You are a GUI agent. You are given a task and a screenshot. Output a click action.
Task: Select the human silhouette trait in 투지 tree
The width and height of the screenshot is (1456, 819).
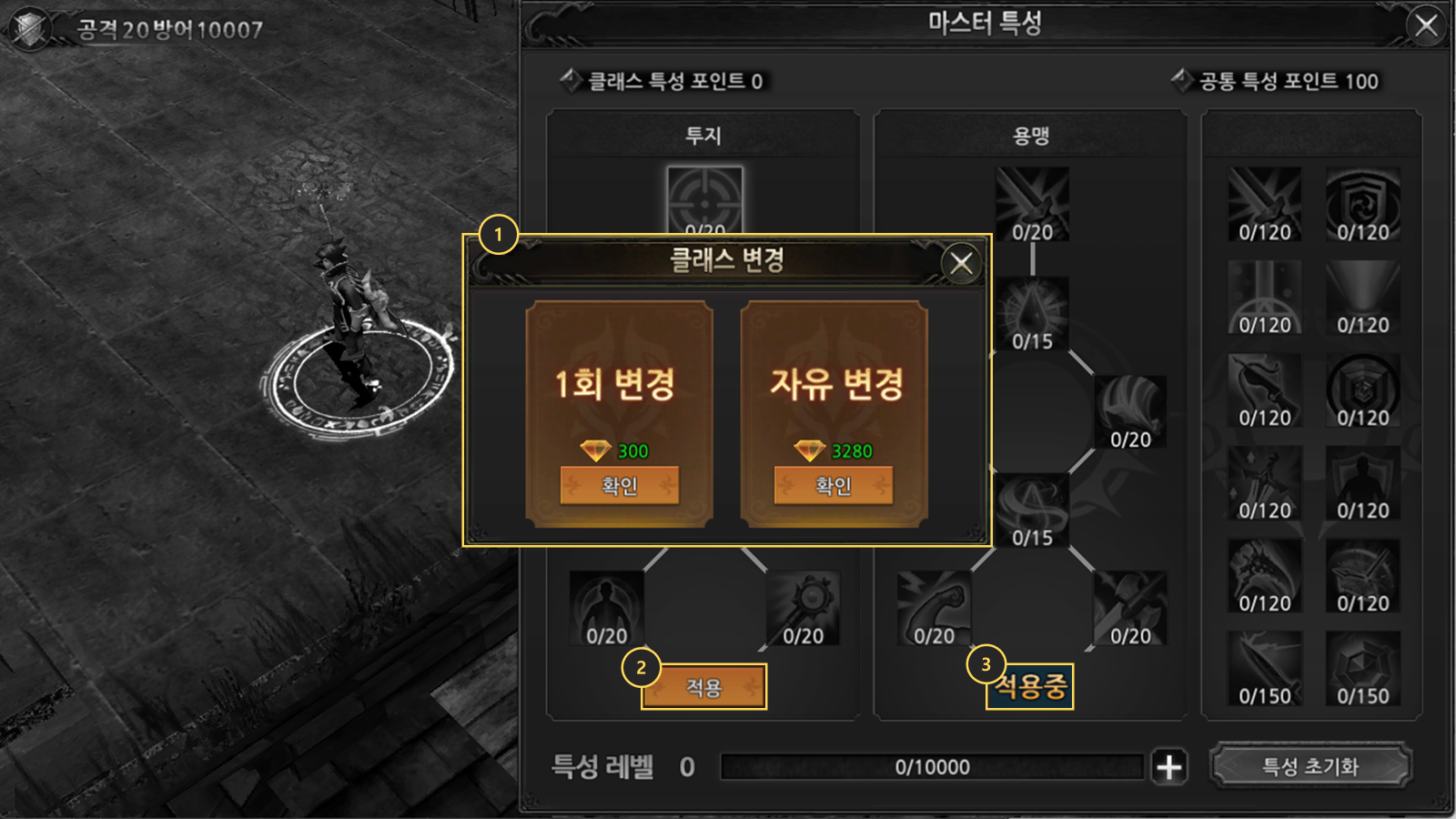(x=606, y=607)
